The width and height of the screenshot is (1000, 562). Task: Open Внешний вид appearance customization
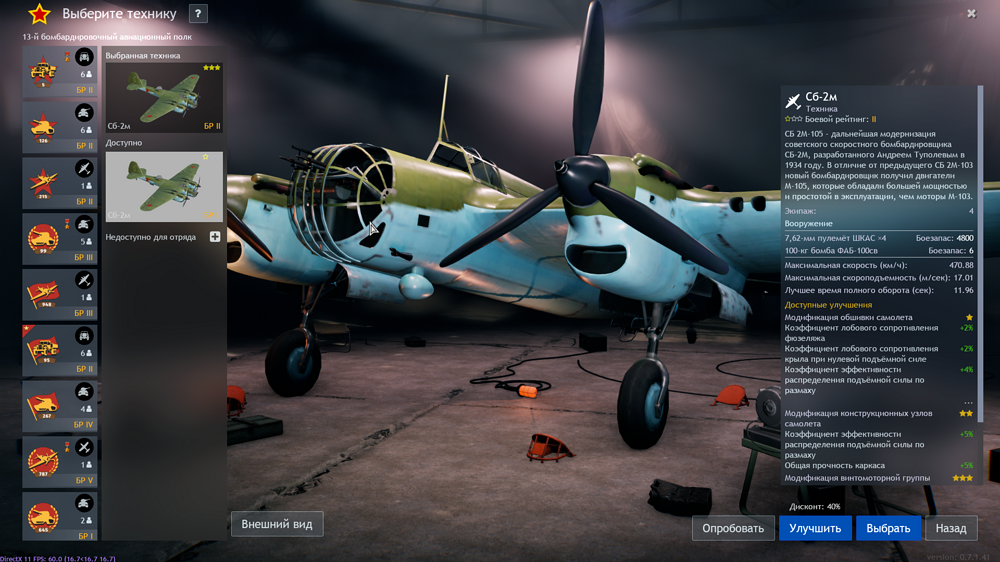pyautogui.click(x=277, y=524)
